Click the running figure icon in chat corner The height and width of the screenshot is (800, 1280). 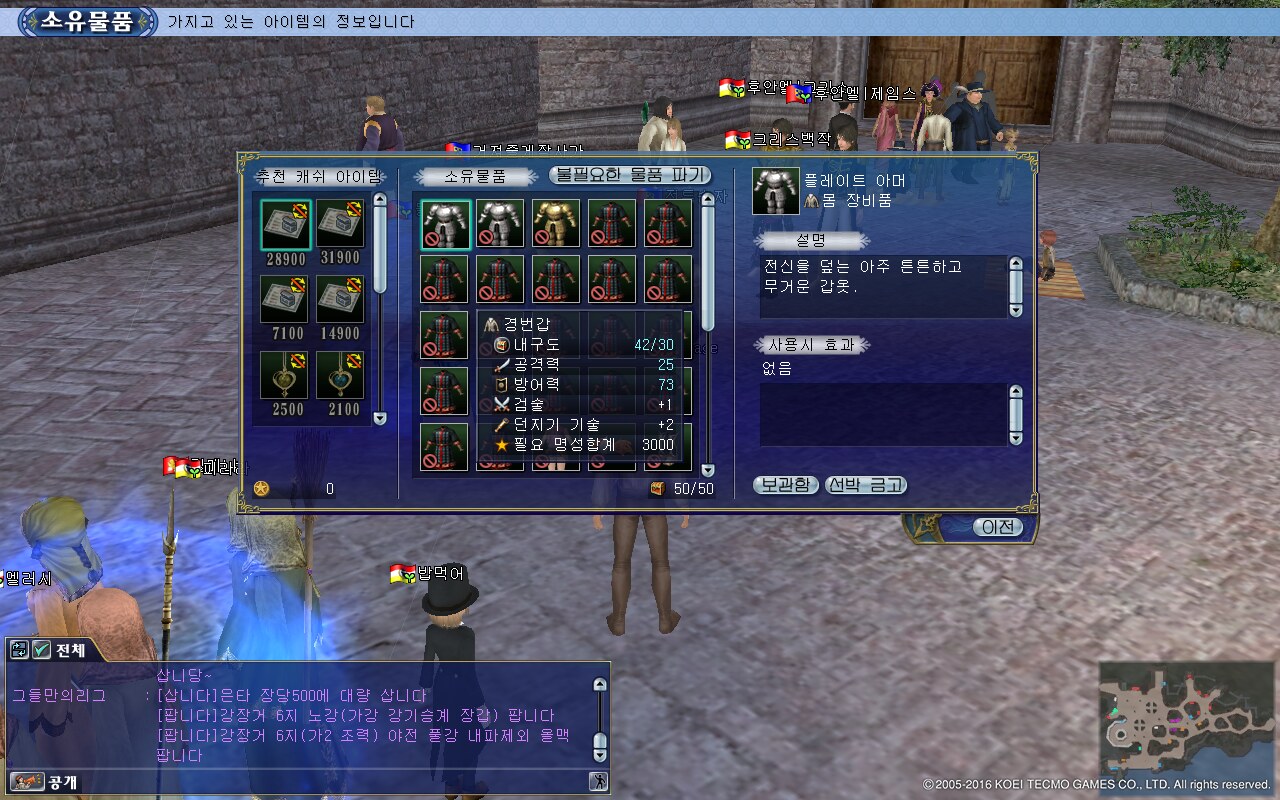click(x=598, y=782)
